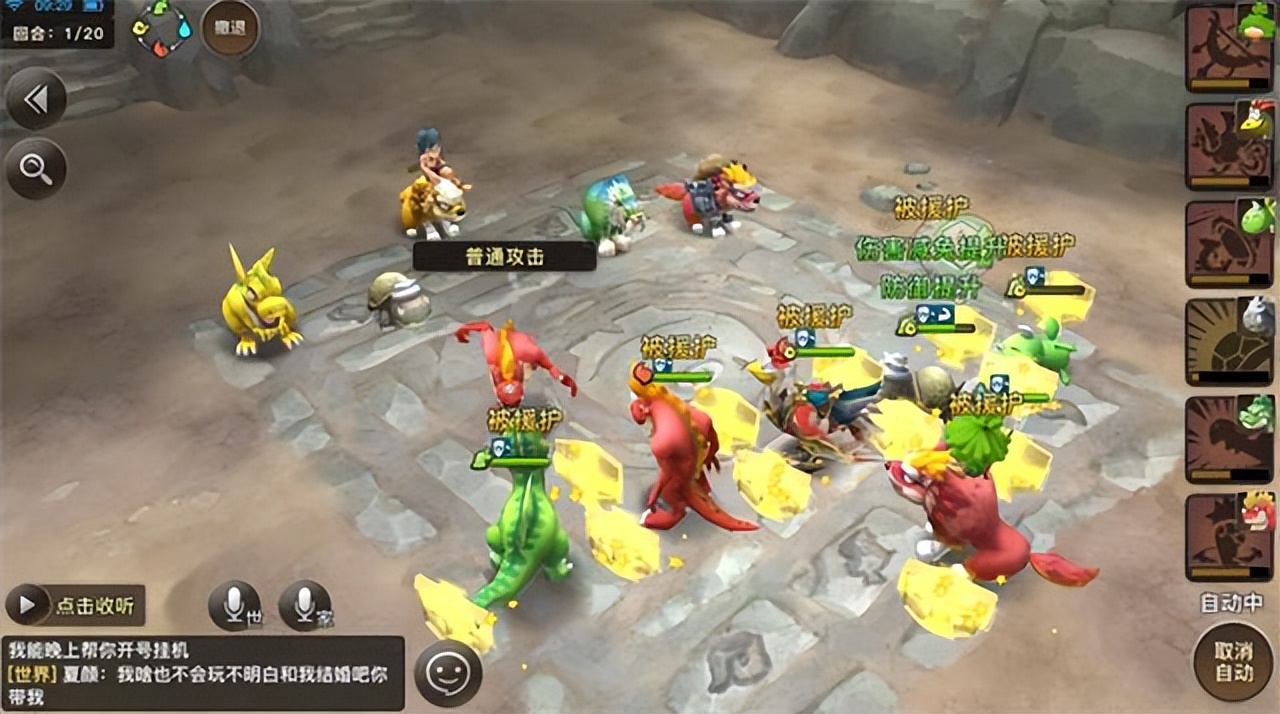Play the 点击收听 voice message
1280x714 pixels.
pos(76,605)
